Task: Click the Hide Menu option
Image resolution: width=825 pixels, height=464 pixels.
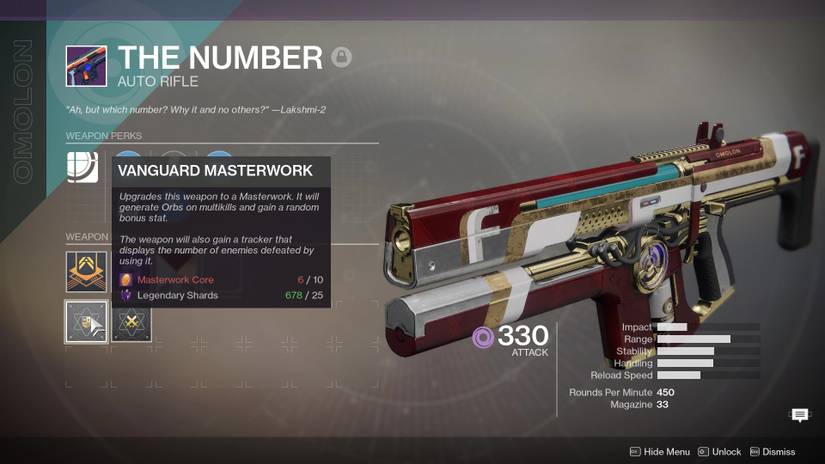Action: tap(660, 452)
